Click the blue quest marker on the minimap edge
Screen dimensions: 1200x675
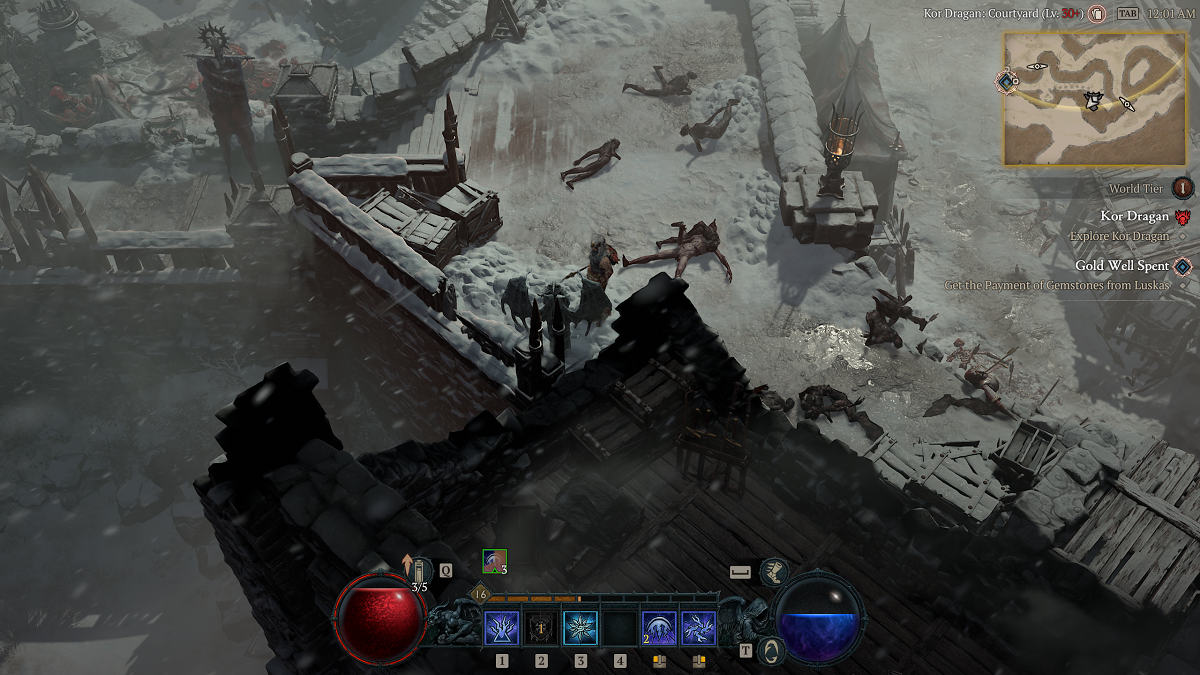[1007, 80]
